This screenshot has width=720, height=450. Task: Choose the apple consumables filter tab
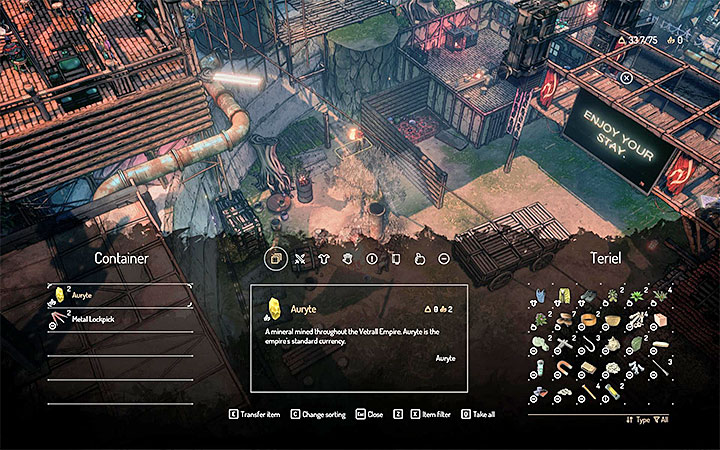(422, 258)
